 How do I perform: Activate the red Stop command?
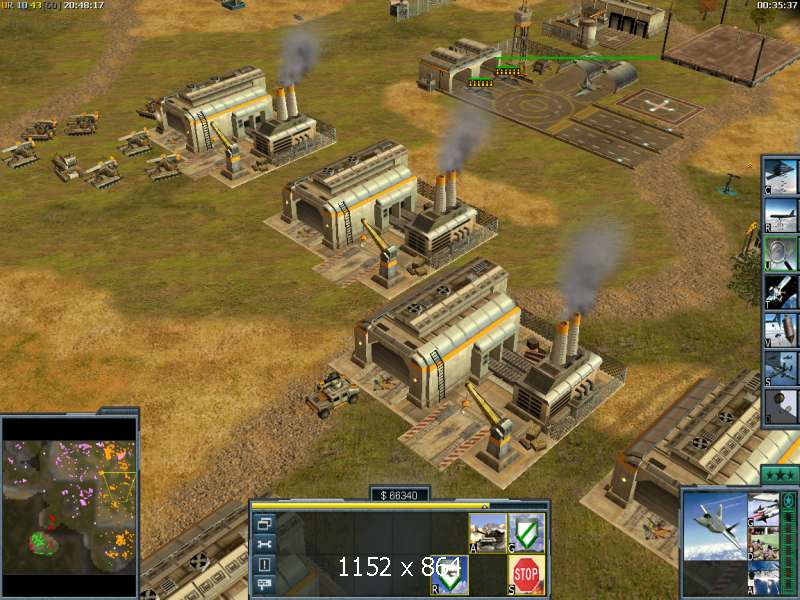click(x=527, y=574)
